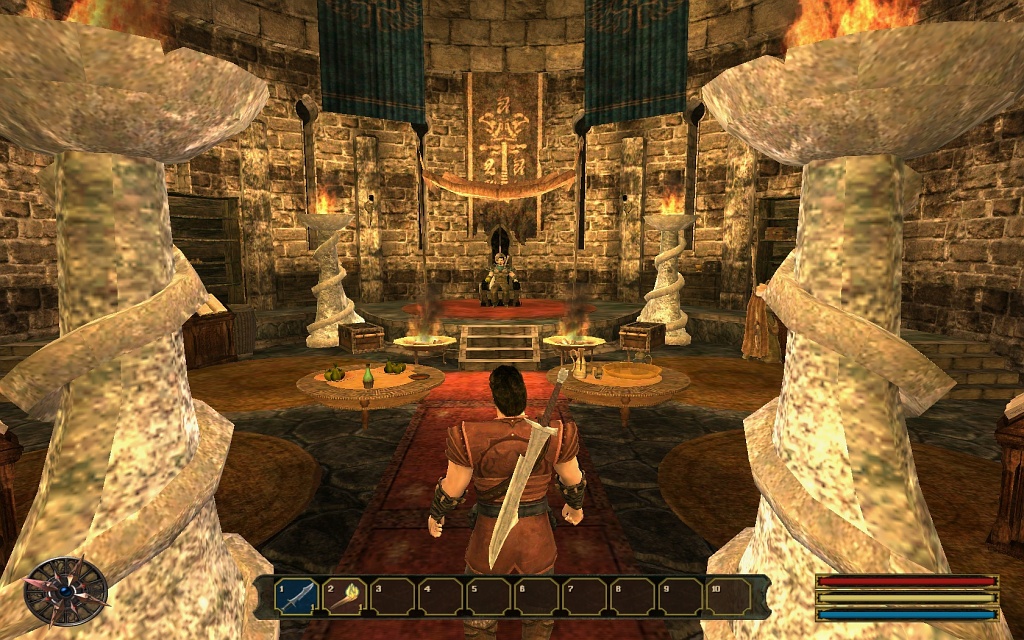1024x640 pixels.
Task: Select empty hotbar slot number 3
Action: pos(393,597)
